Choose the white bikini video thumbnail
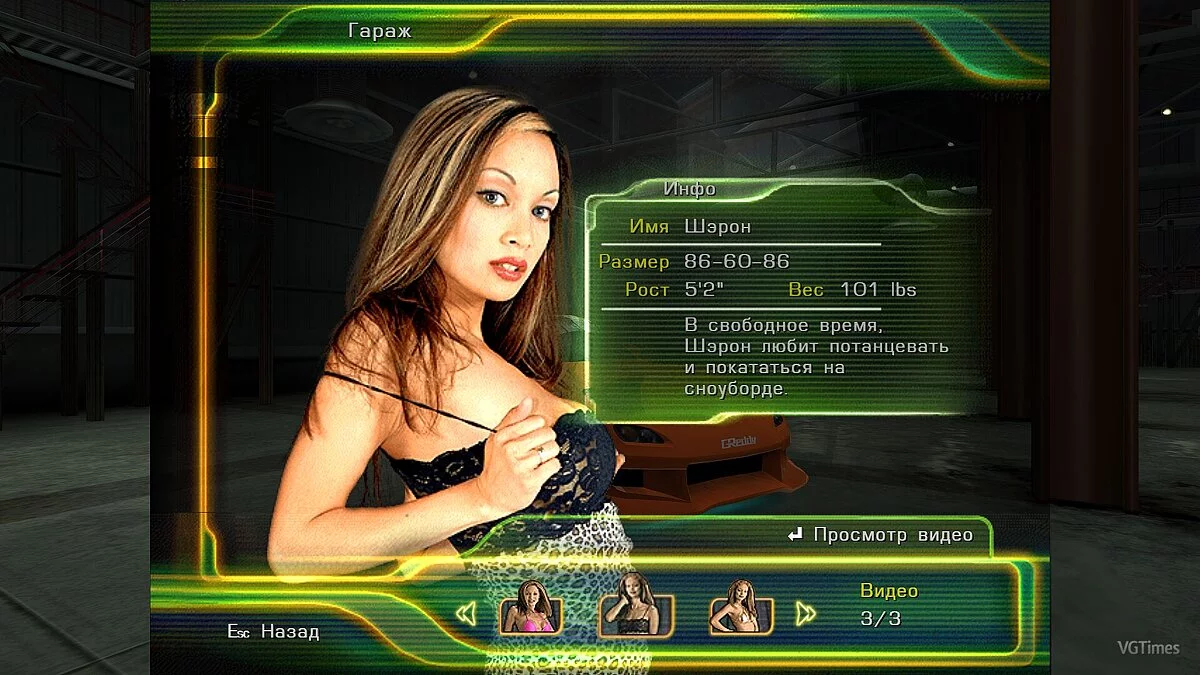 pyautogui.click(x=741, y=608)
